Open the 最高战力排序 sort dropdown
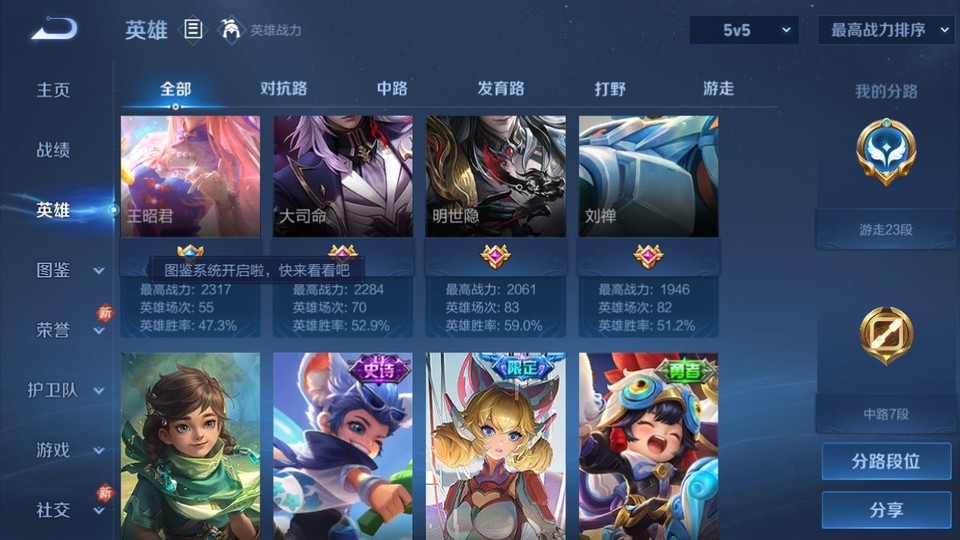The height and width of the screenshot is (540, 960). click(886, 31)
